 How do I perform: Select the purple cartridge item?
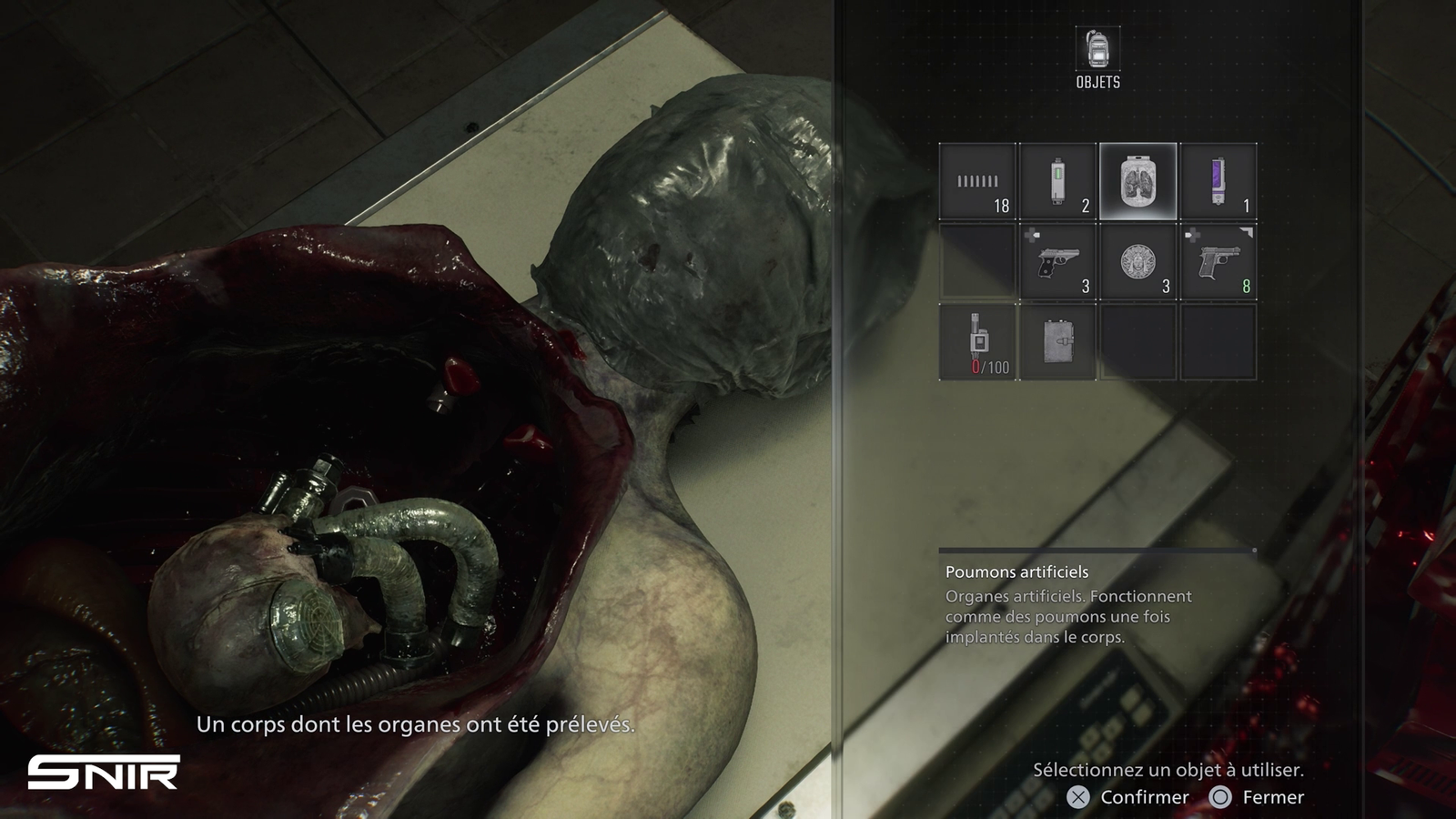[x=1218, y=181]
